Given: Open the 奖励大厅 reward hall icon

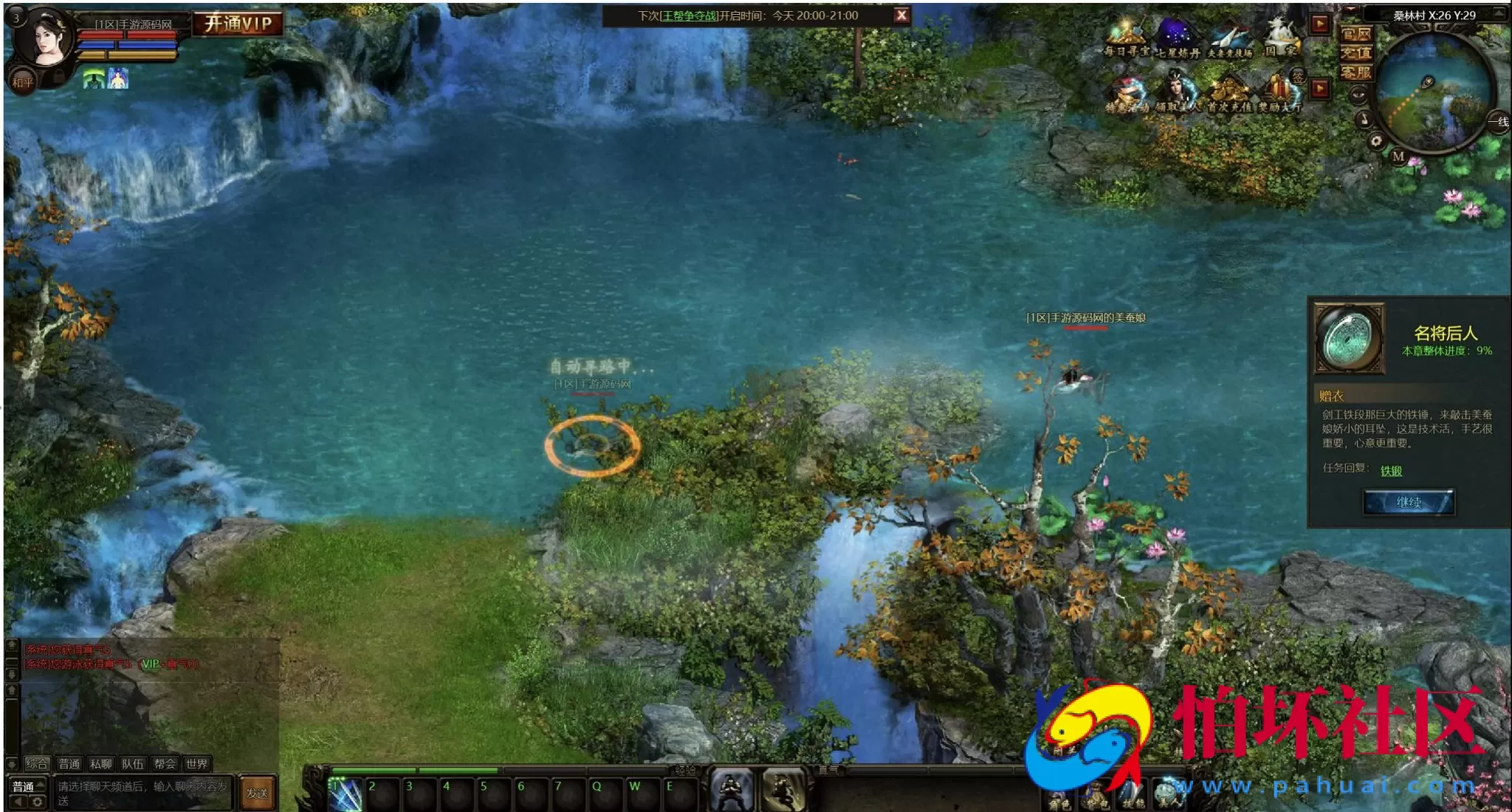Looking at the screenshot, I should (1281, 94).
